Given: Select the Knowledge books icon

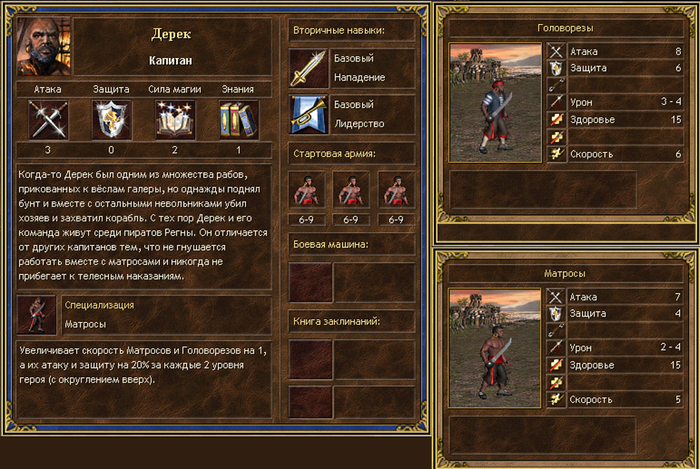Looking at the screenshot, I should coord(238,120).
